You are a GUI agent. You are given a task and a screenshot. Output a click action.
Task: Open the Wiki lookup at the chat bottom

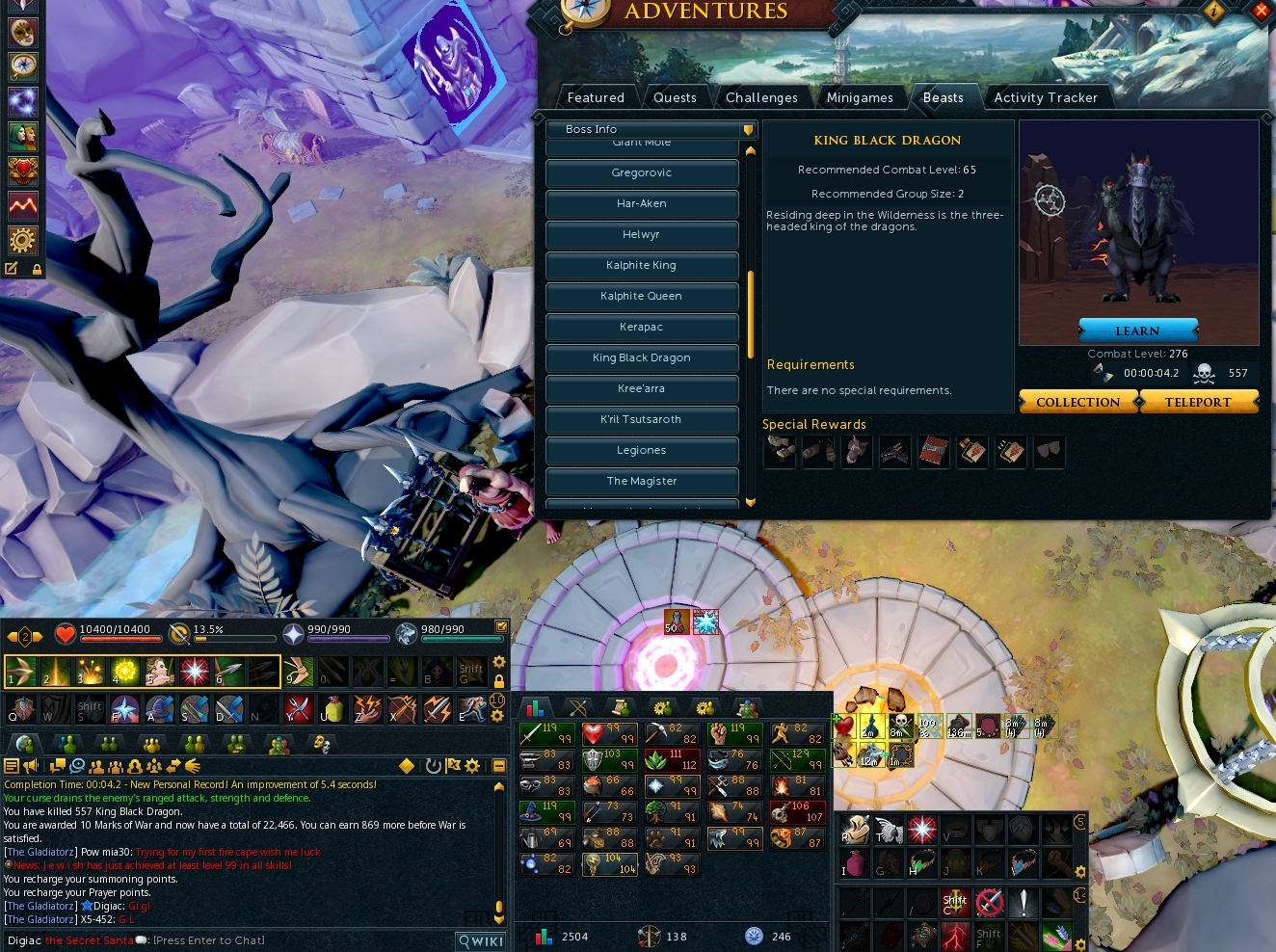479,940
